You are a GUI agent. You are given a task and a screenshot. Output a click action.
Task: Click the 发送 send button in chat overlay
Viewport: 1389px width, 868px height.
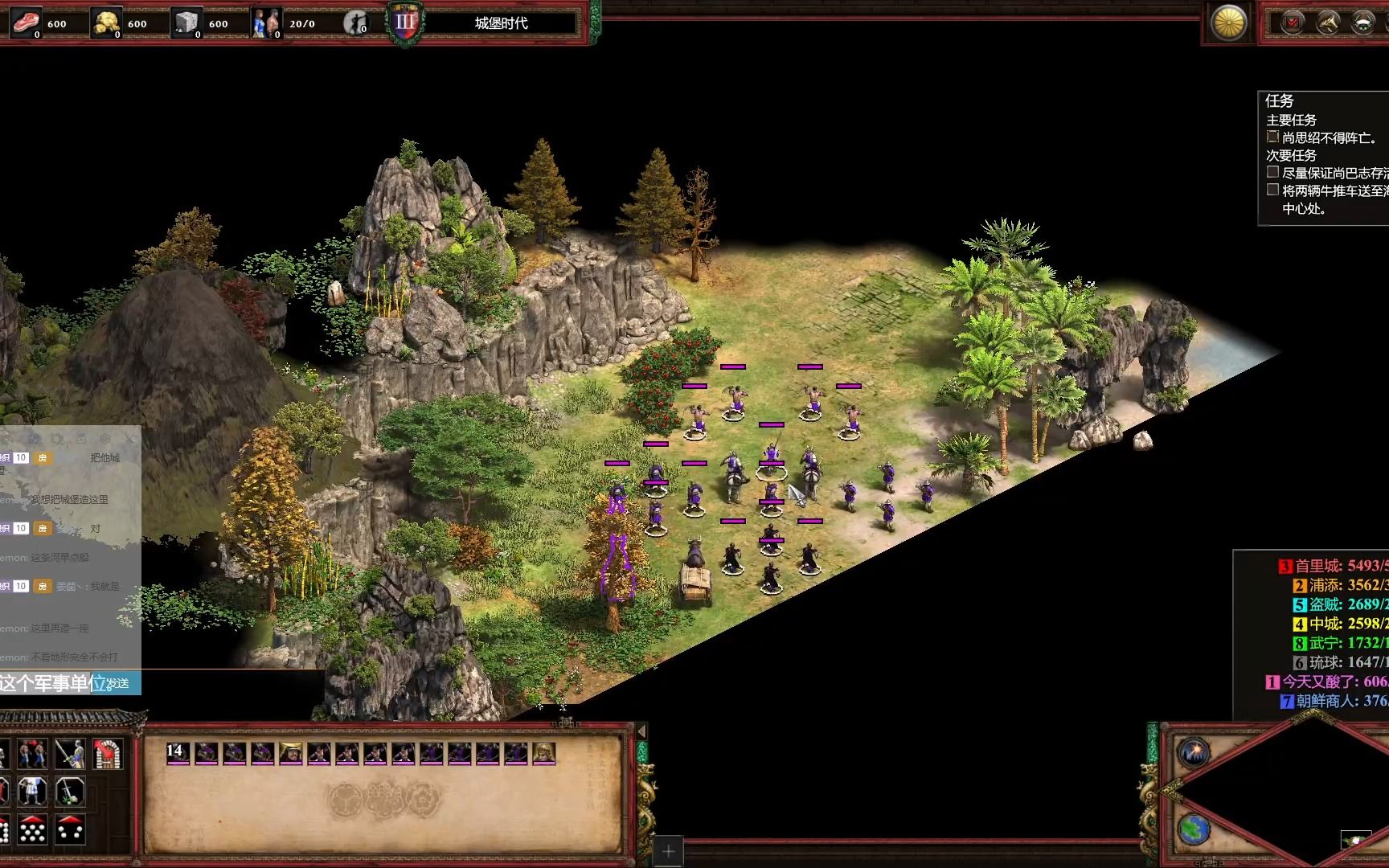tap(118, 683)
